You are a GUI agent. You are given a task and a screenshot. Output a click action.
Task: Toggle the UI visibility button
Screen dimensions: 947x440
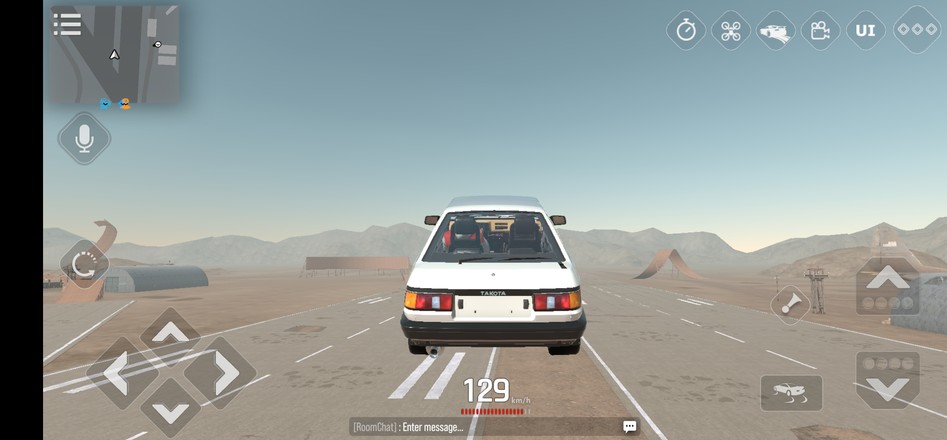[866, 31]
